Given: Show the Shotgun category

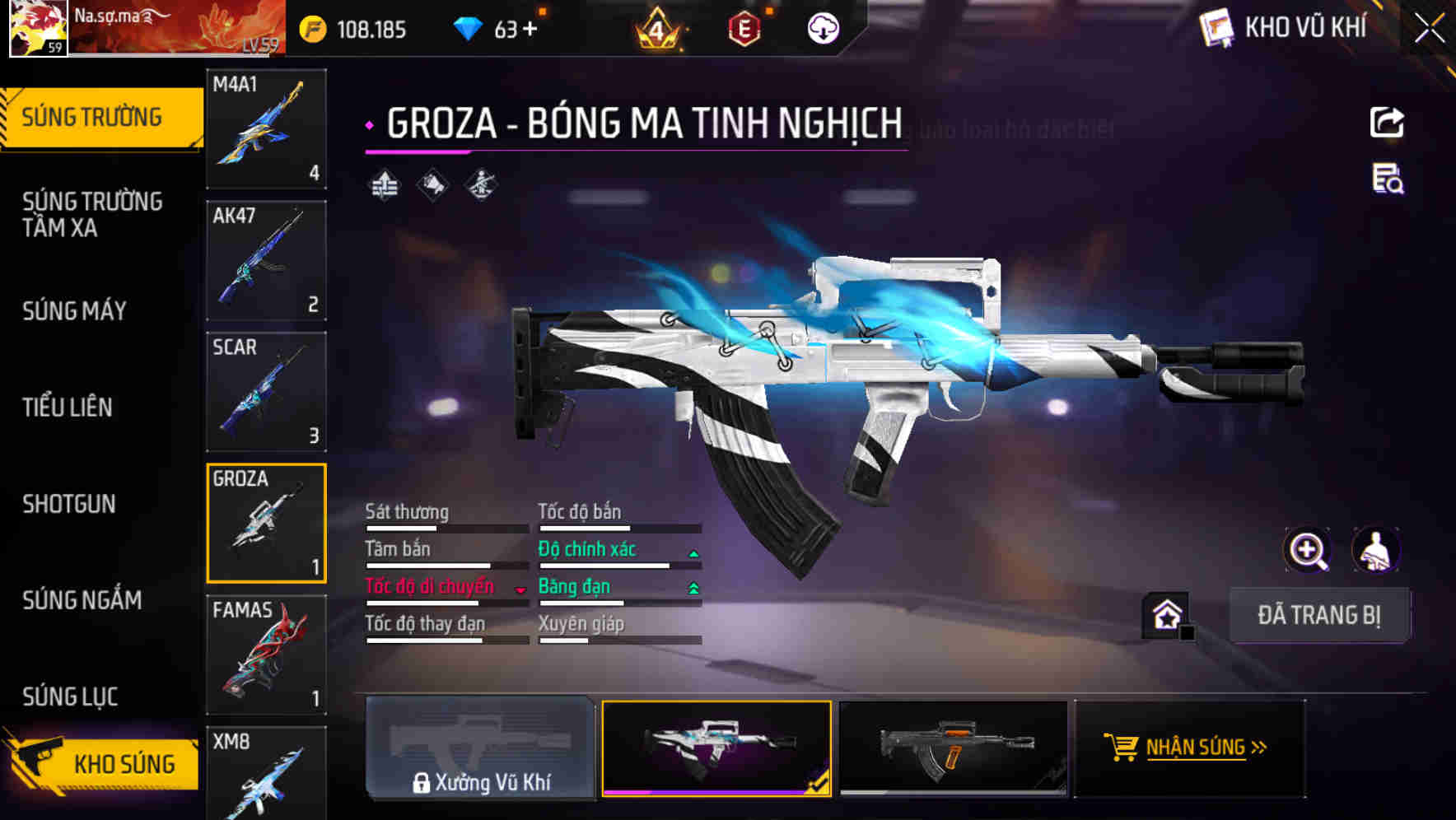Looking at the screenshot, I should pos(69,504).
